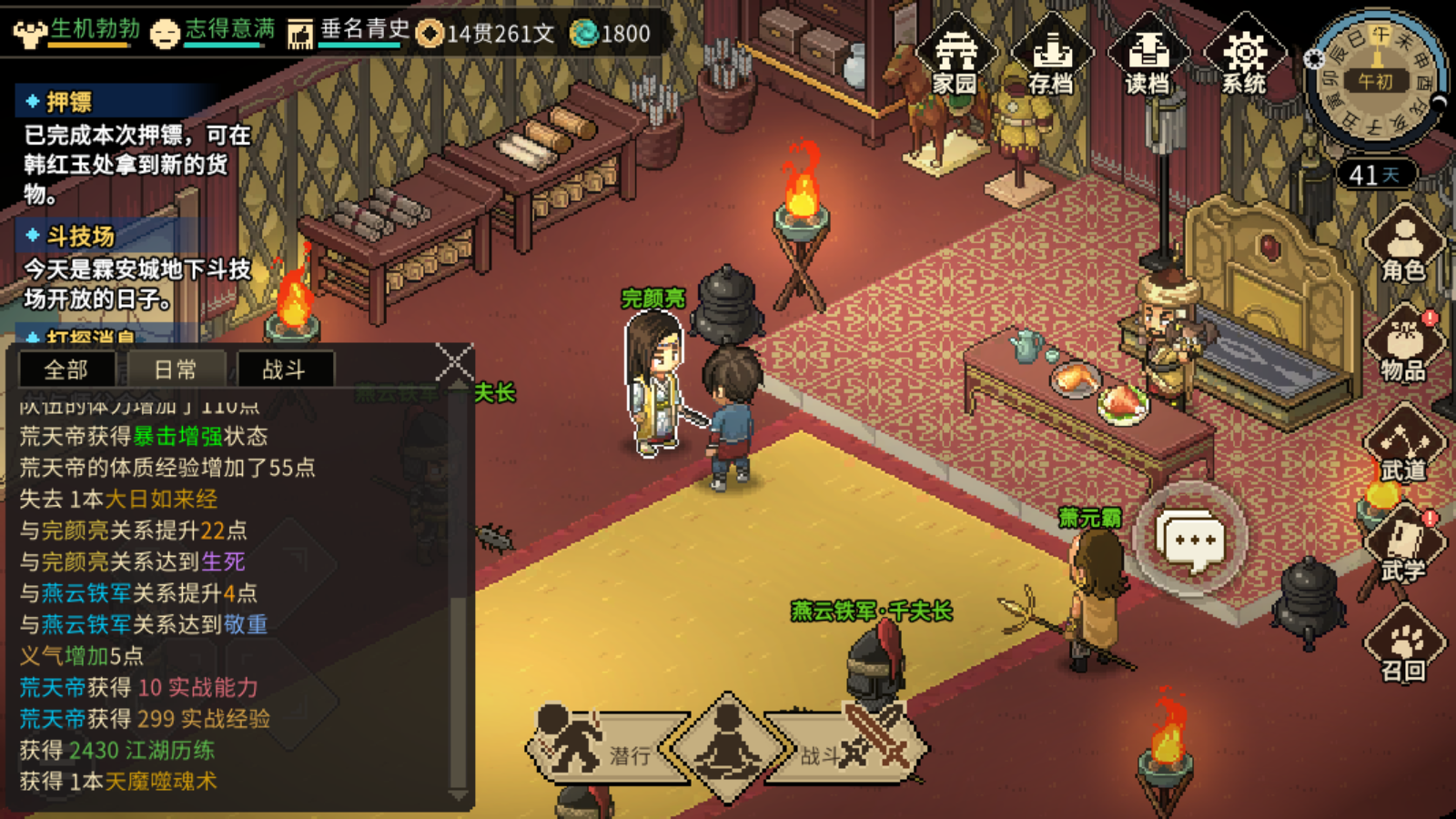Click the 存档 save game button
This screenshot has height=819, width=1456.
click(x=1051, y=56)
